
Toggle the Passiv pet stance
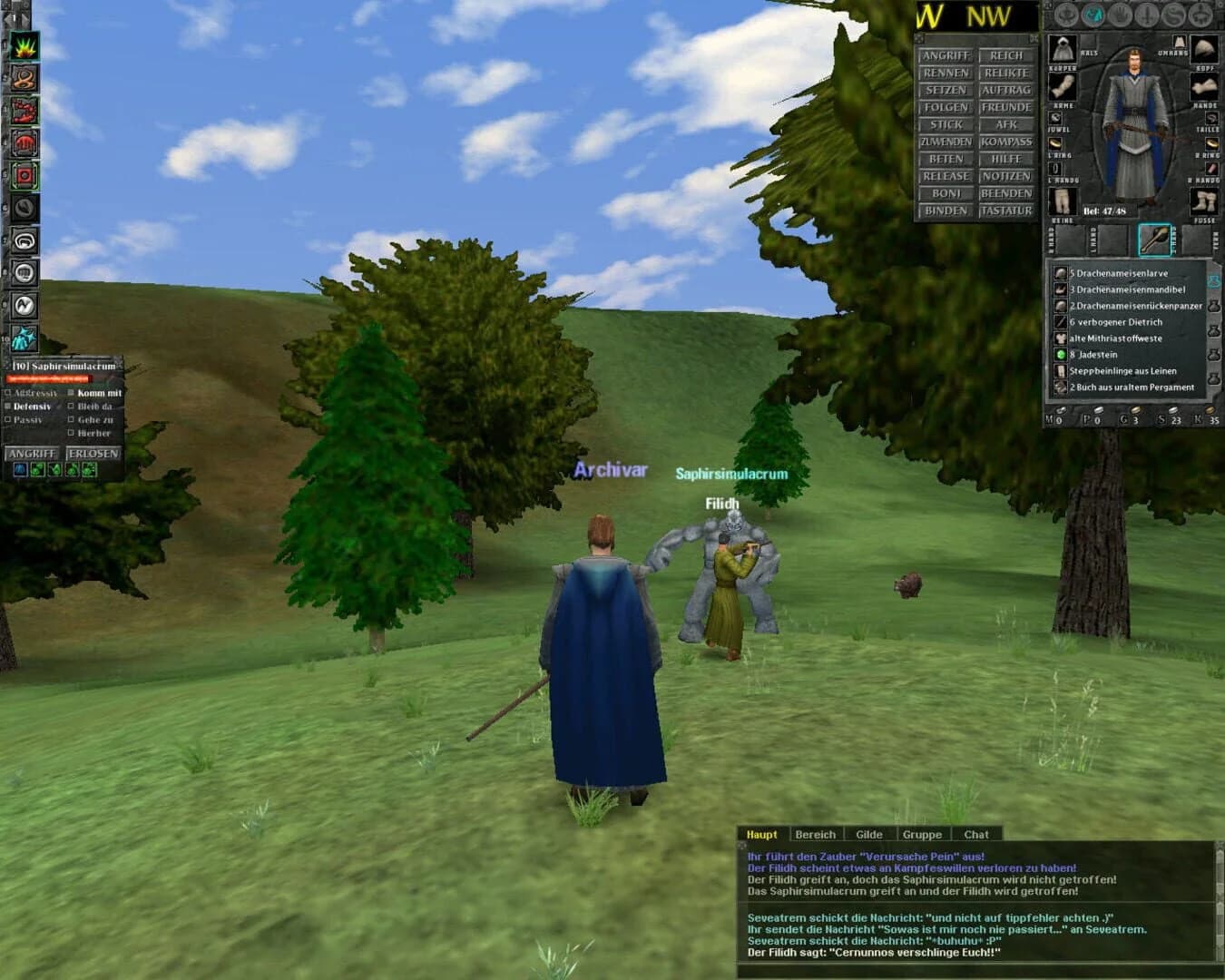(x=8, y=420)
